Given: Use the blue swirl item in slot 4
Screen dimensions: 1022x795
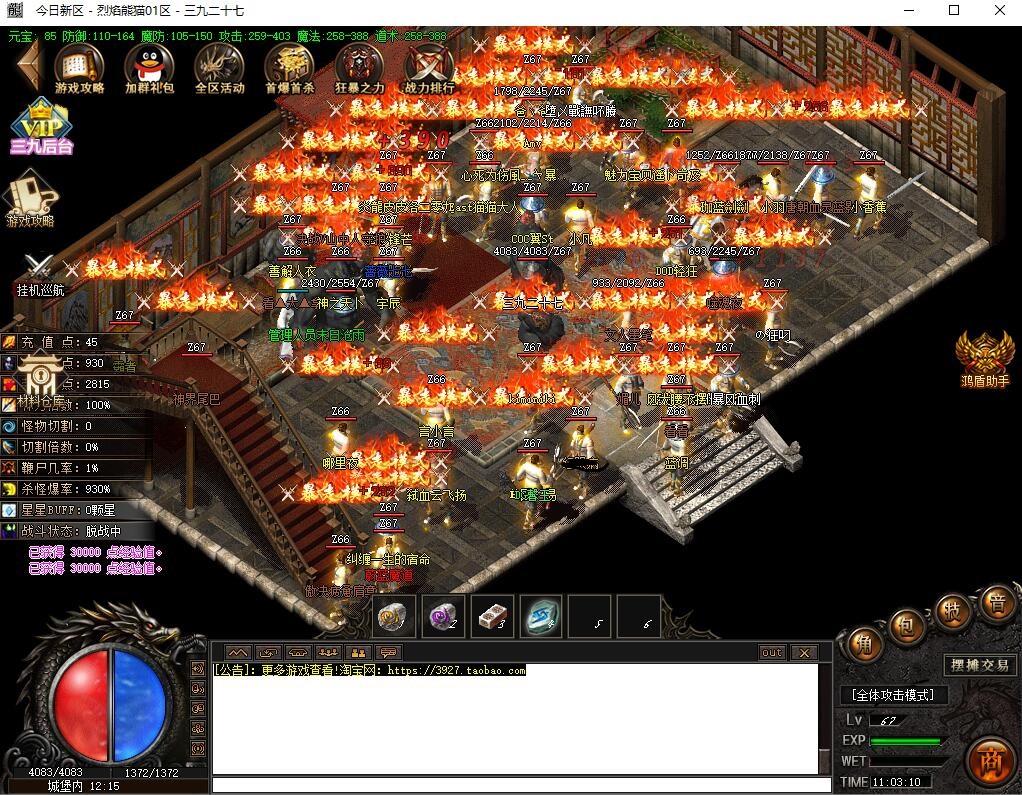Looking at the screenshot, I should (542, 616).
